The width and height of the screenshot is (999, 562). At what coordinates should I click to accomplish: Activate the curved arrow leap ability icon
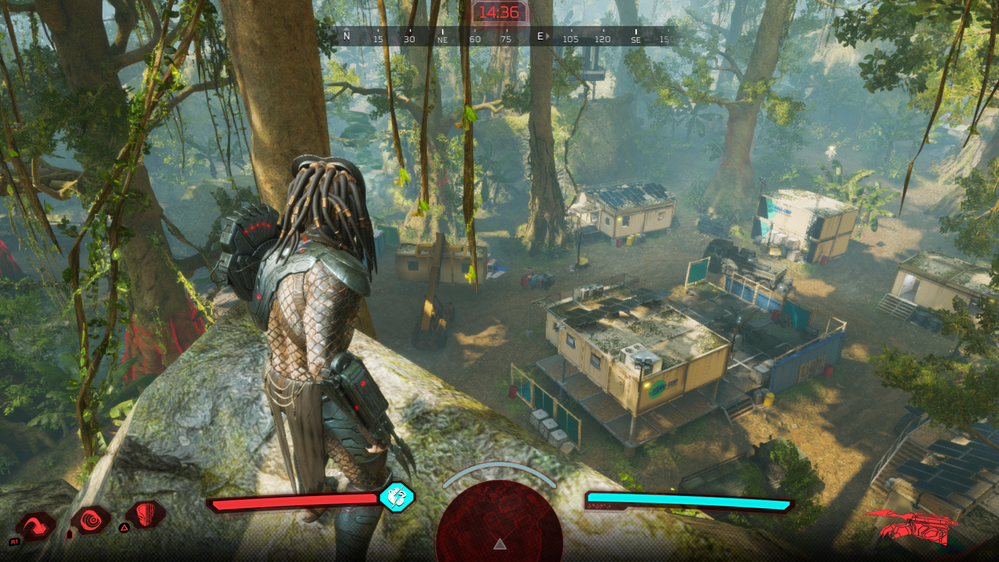pyautogui.click(x=36, y=525)
